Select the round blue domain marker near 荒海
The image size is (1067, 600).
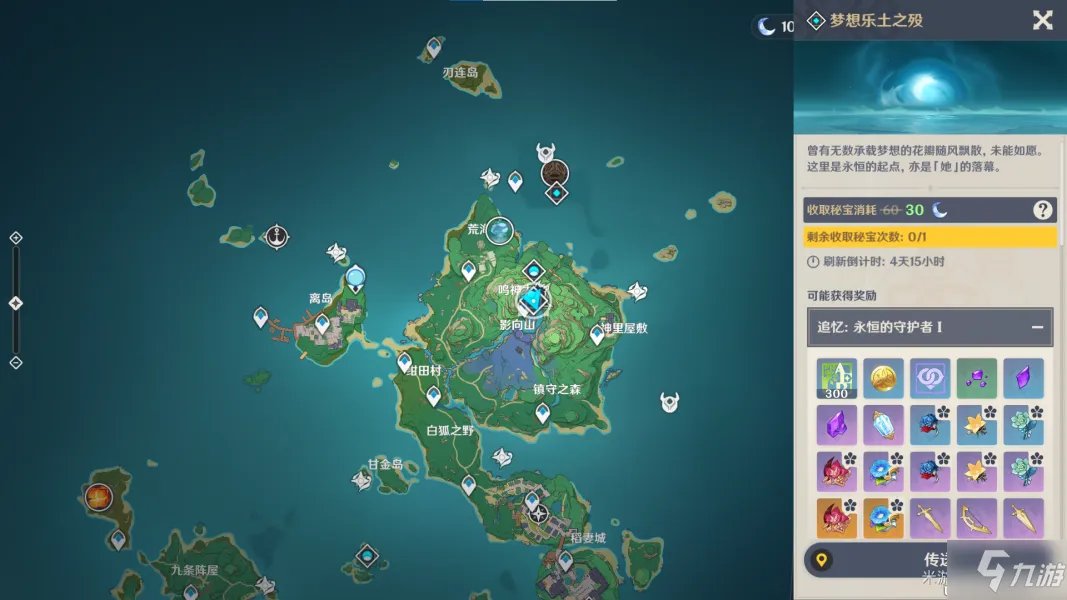click(499, 231)
